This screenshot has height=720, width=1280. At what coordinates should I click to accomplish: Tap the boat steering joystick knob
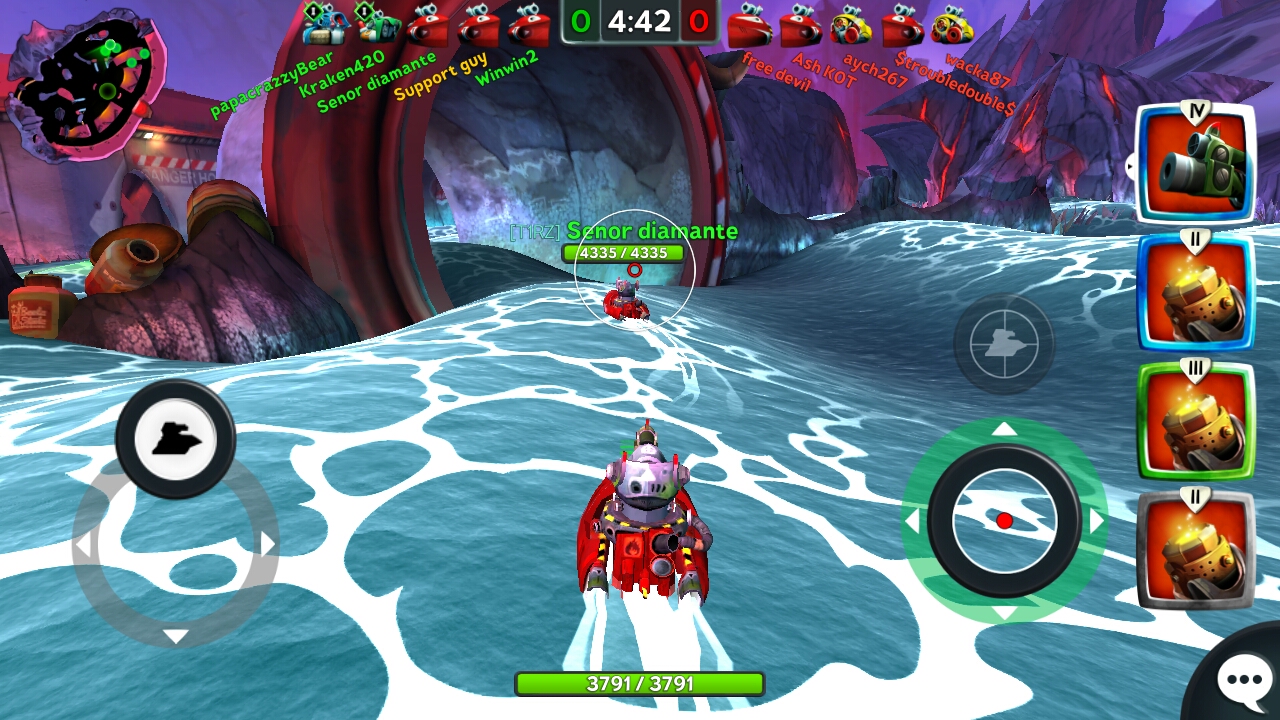point(176,438)
